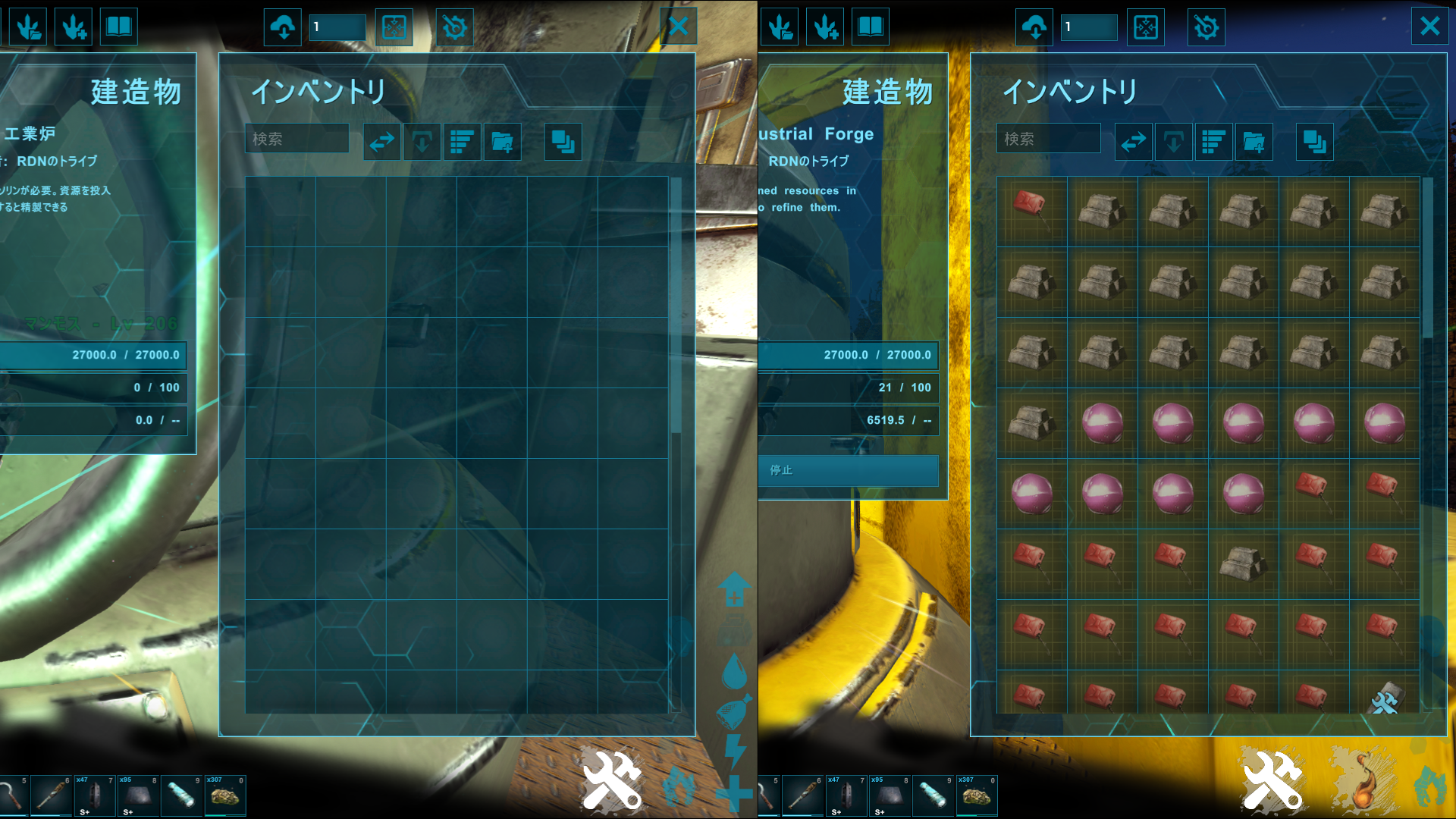
Task: Expand the feeding trough leaf-plus icon
Action: tap(73, 27)
